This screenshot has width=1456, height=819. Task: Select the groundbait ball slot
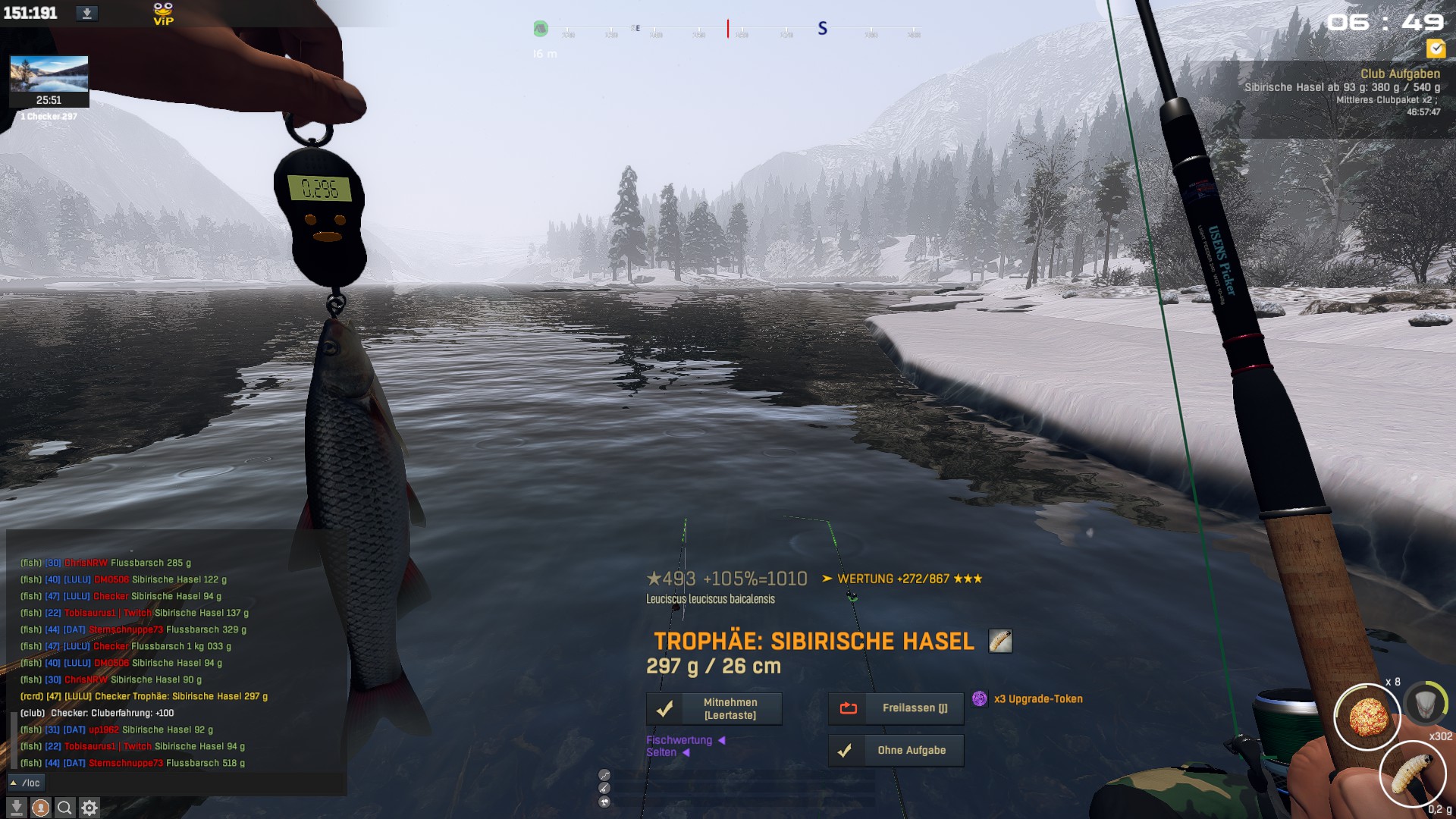pos(1367,717)
